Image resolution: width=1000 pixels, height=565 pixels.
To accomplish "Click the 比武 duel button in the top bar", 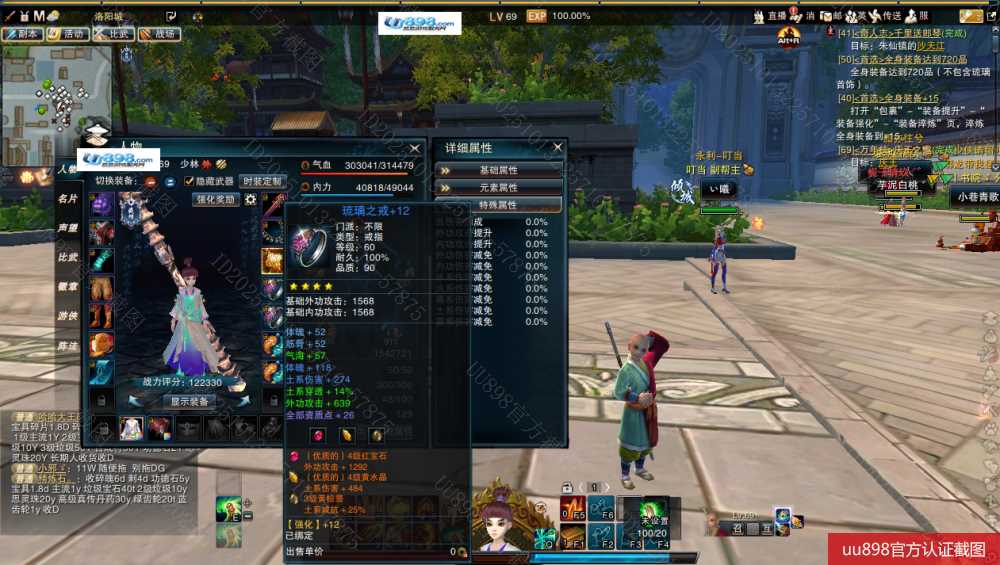I will (114, 33).
